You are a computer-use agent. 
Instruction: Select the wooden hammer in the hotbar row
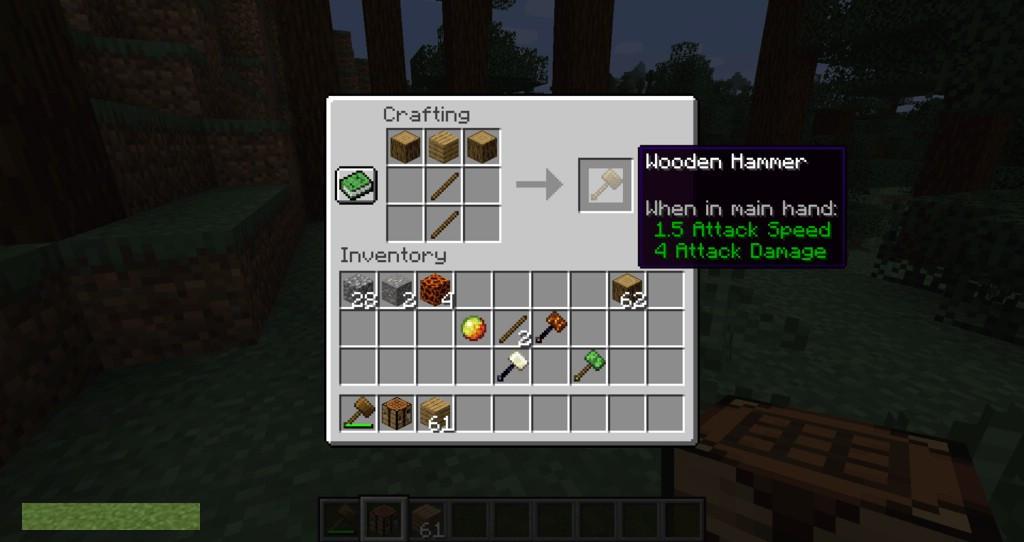(358, 412)
